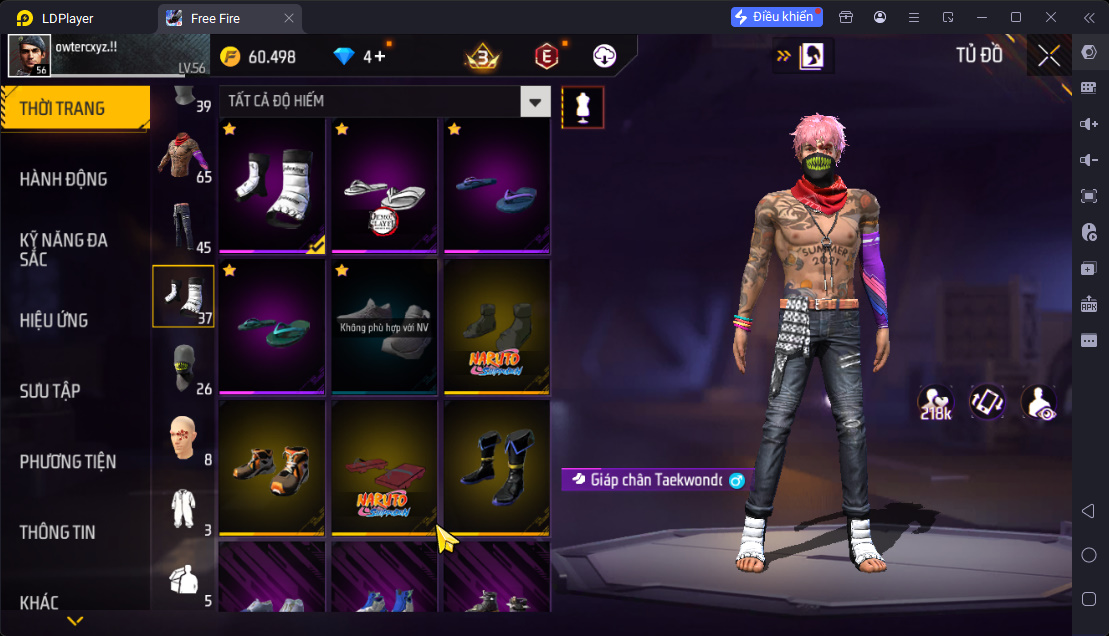This screenshot has width=1109, height=636.
Task: Switch to the HÀNH ĐỘNG category
Action: click(x=63, y=179)
